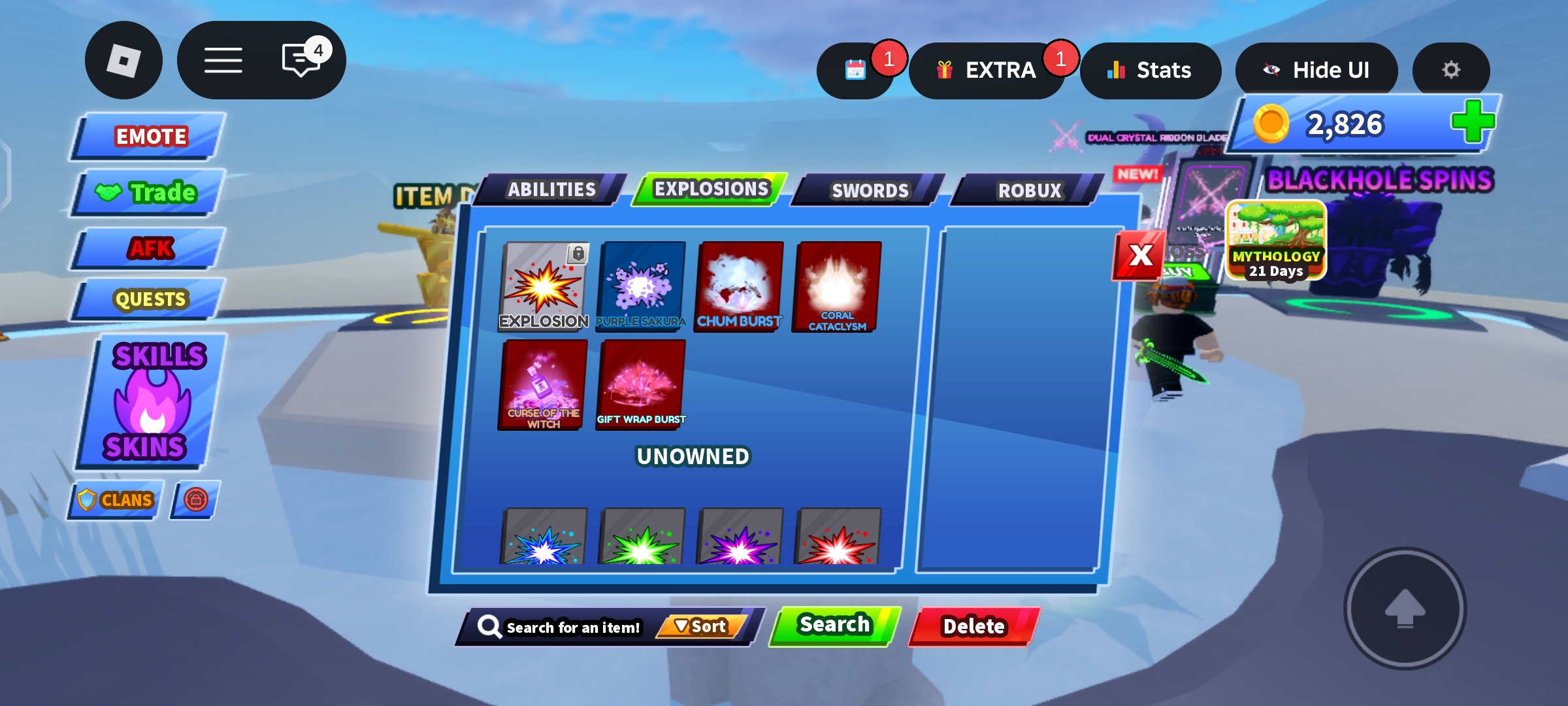Click the green Search button

pos(834,626)
